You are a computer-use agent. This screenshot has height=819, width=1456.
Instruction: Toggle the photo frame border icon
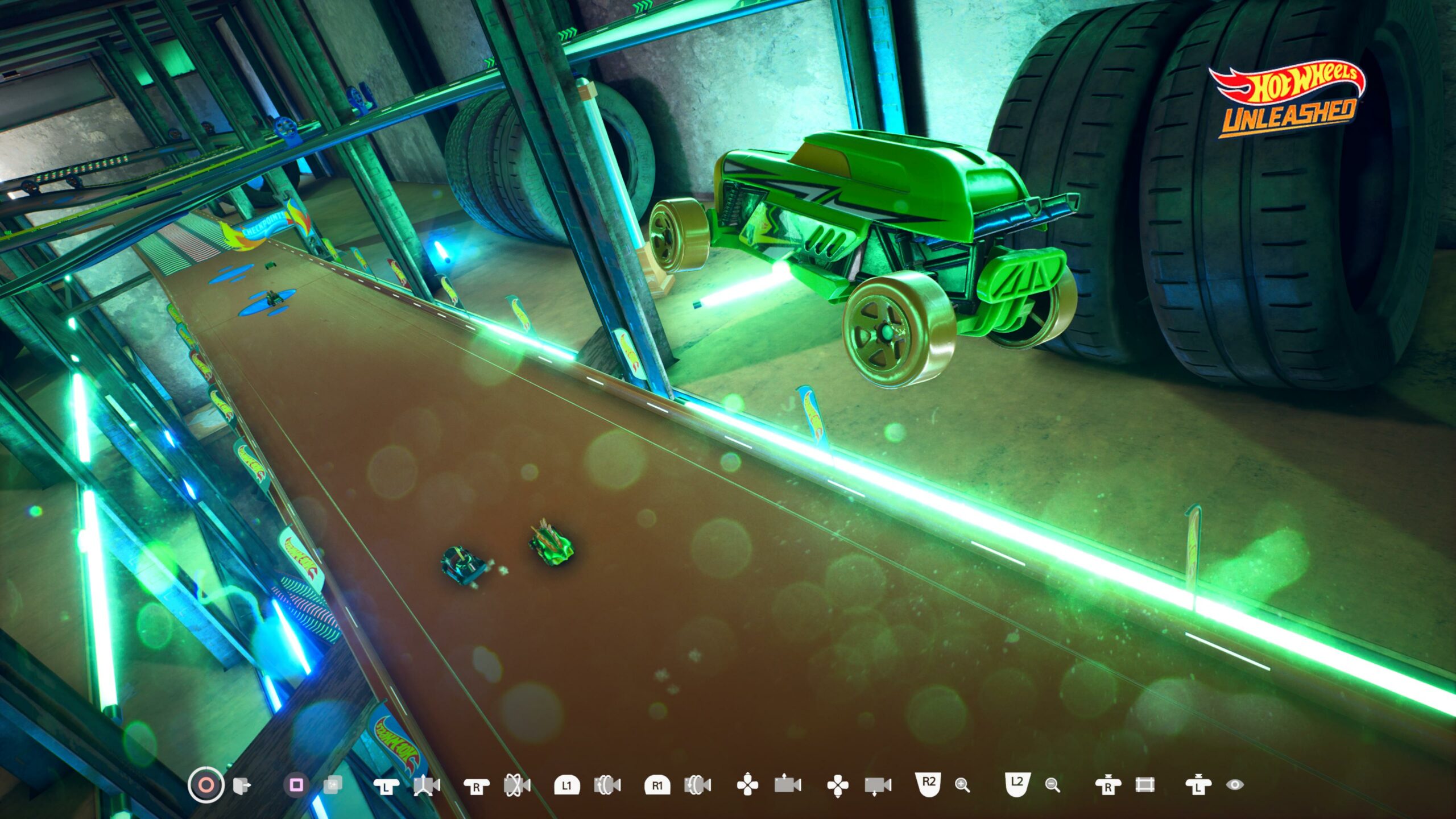tap(1144, 785)
